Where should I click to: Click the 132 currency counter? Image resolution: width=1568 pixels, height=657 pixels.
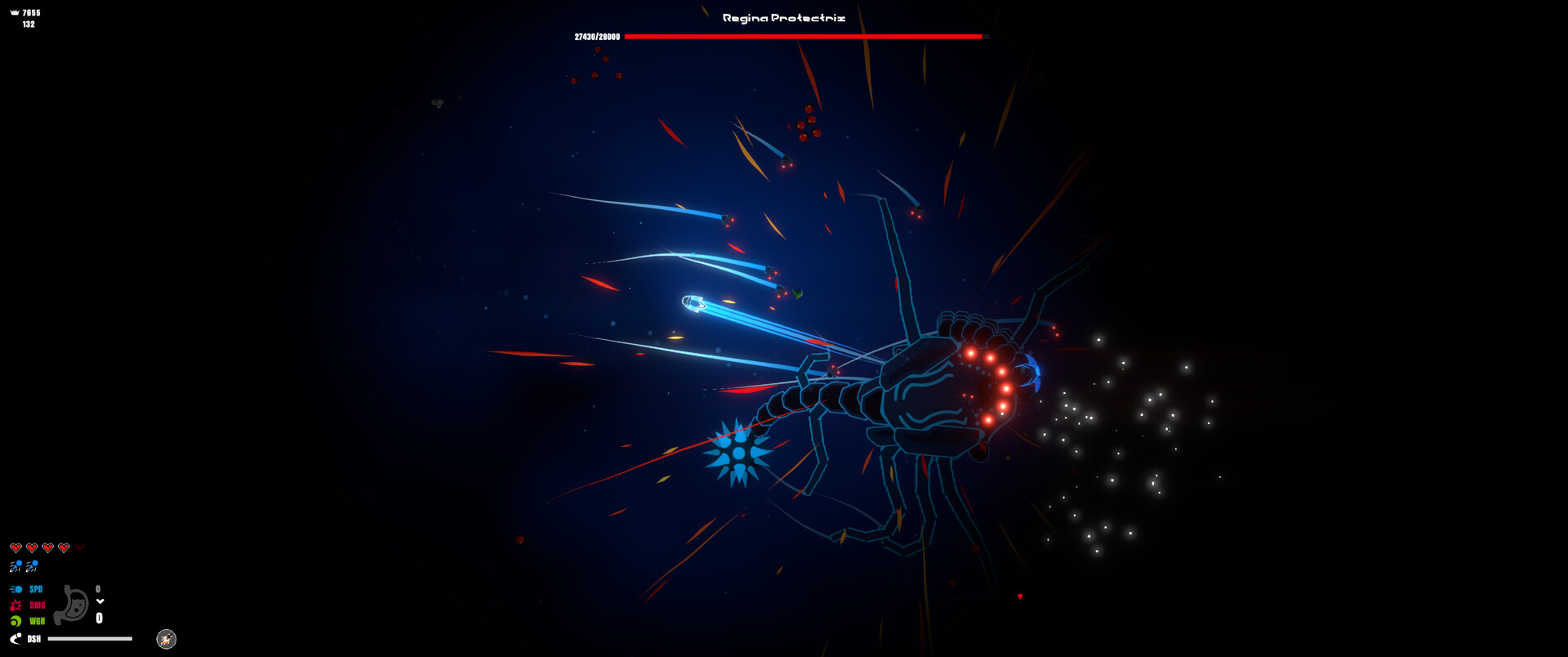[x=29, y=24]
